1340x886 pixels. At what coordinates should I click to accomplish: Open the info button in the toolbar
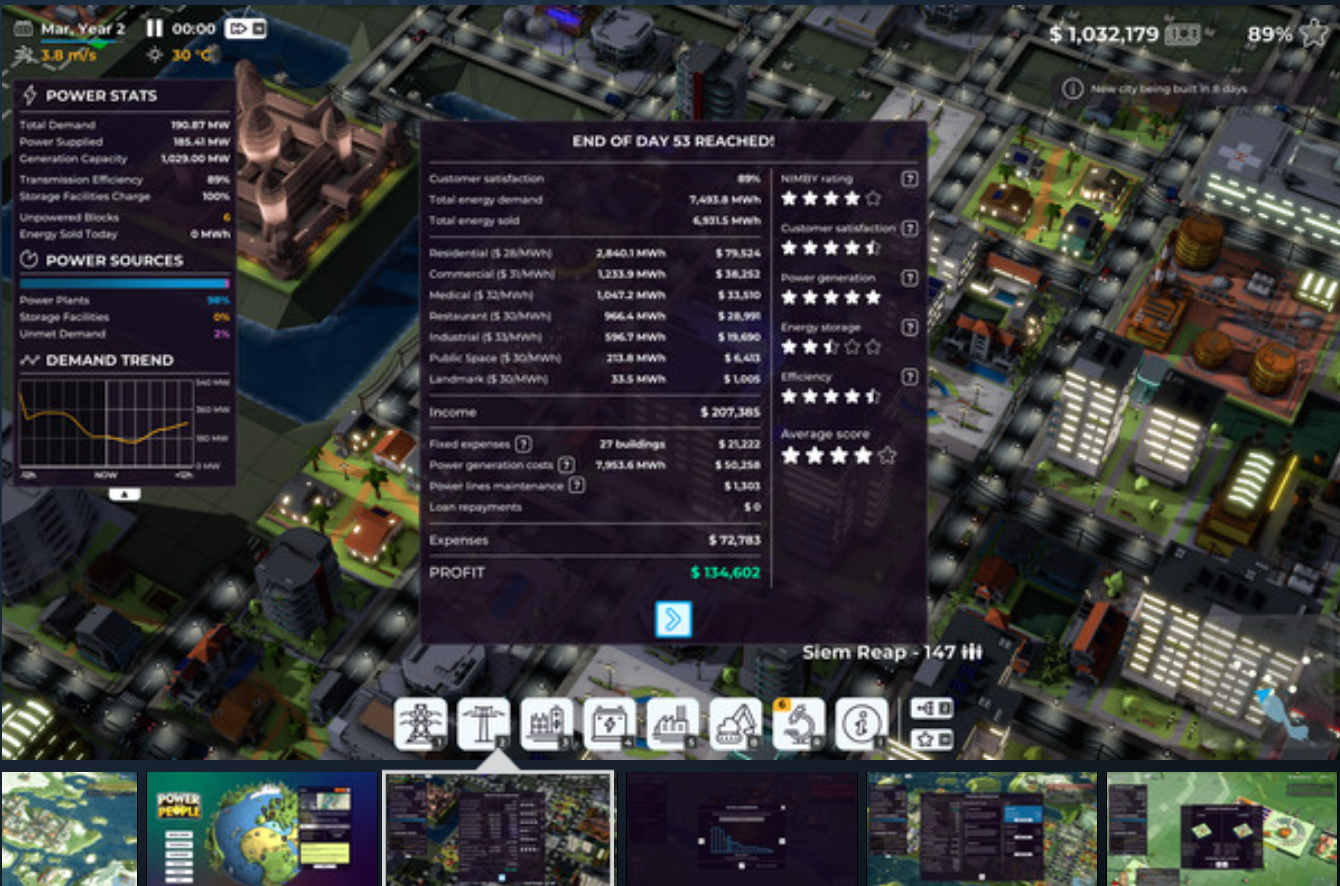coord(861,723)
